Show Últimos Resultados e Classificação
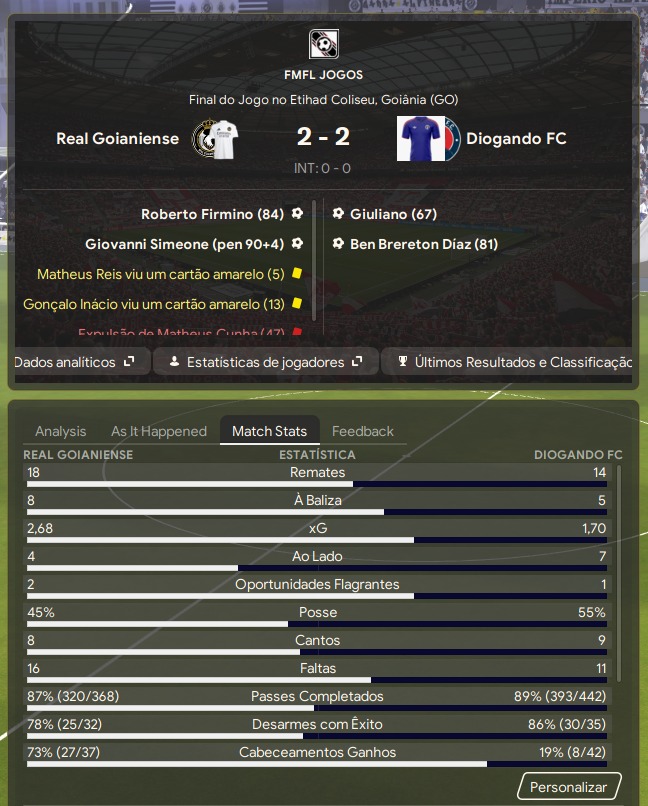The image size is (648, 806). click(514, 362)
